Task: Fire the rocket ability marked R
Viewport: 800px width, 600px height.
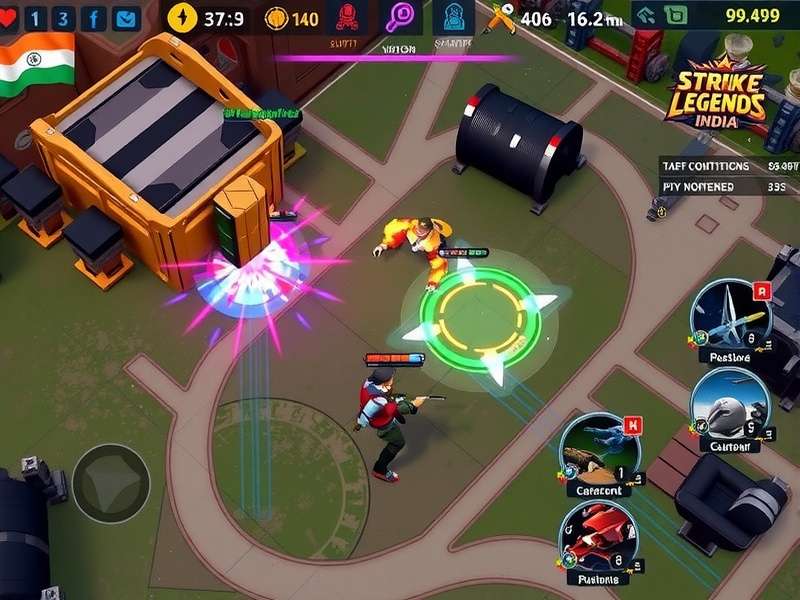Action: pyautogui.click(x=733, y=316)
